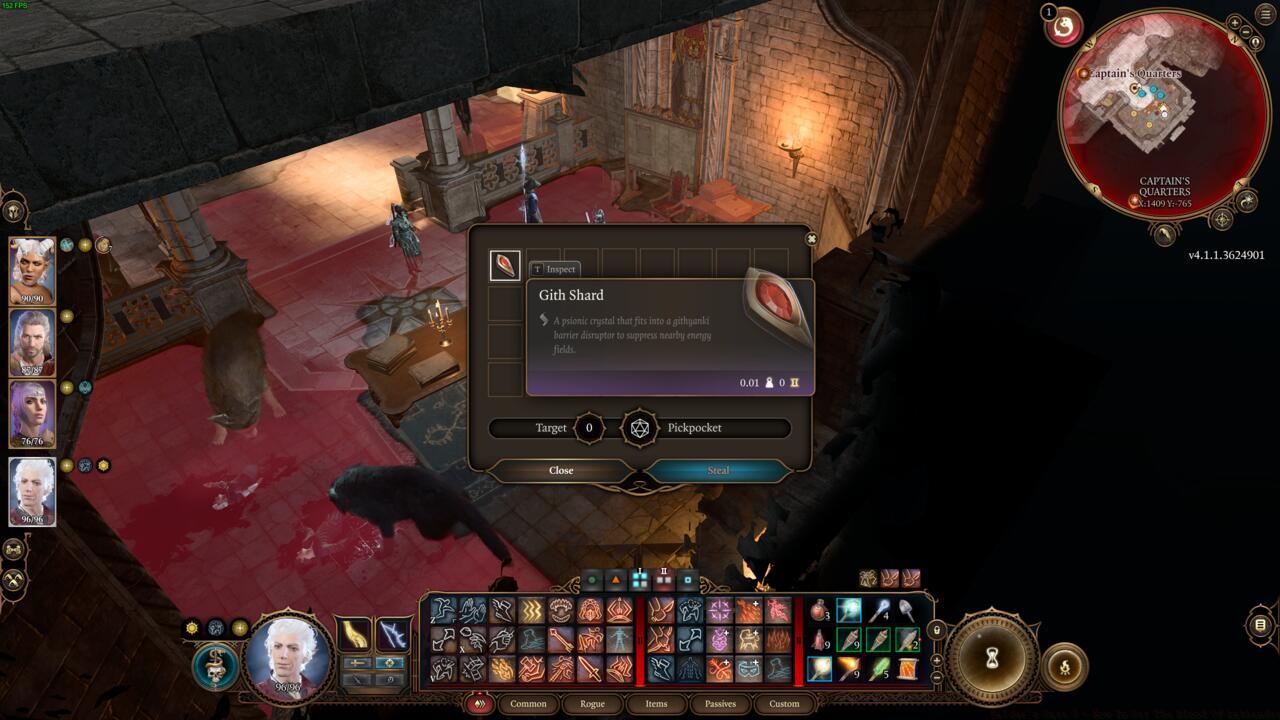The image size is (1280, 720).
Task: Show the Items hotbar tab
Action: 656,703
